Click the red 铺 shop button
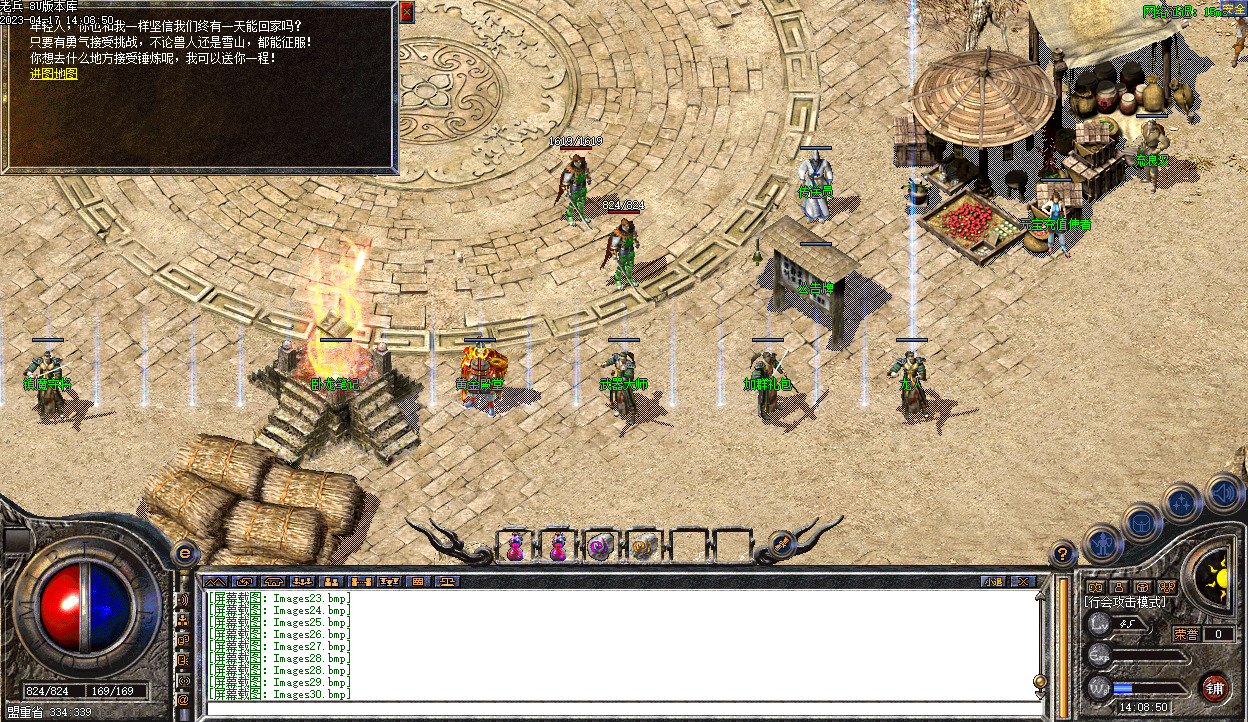The width and height of the screenshot is (1248, 722). click(x=1215, y=687)
